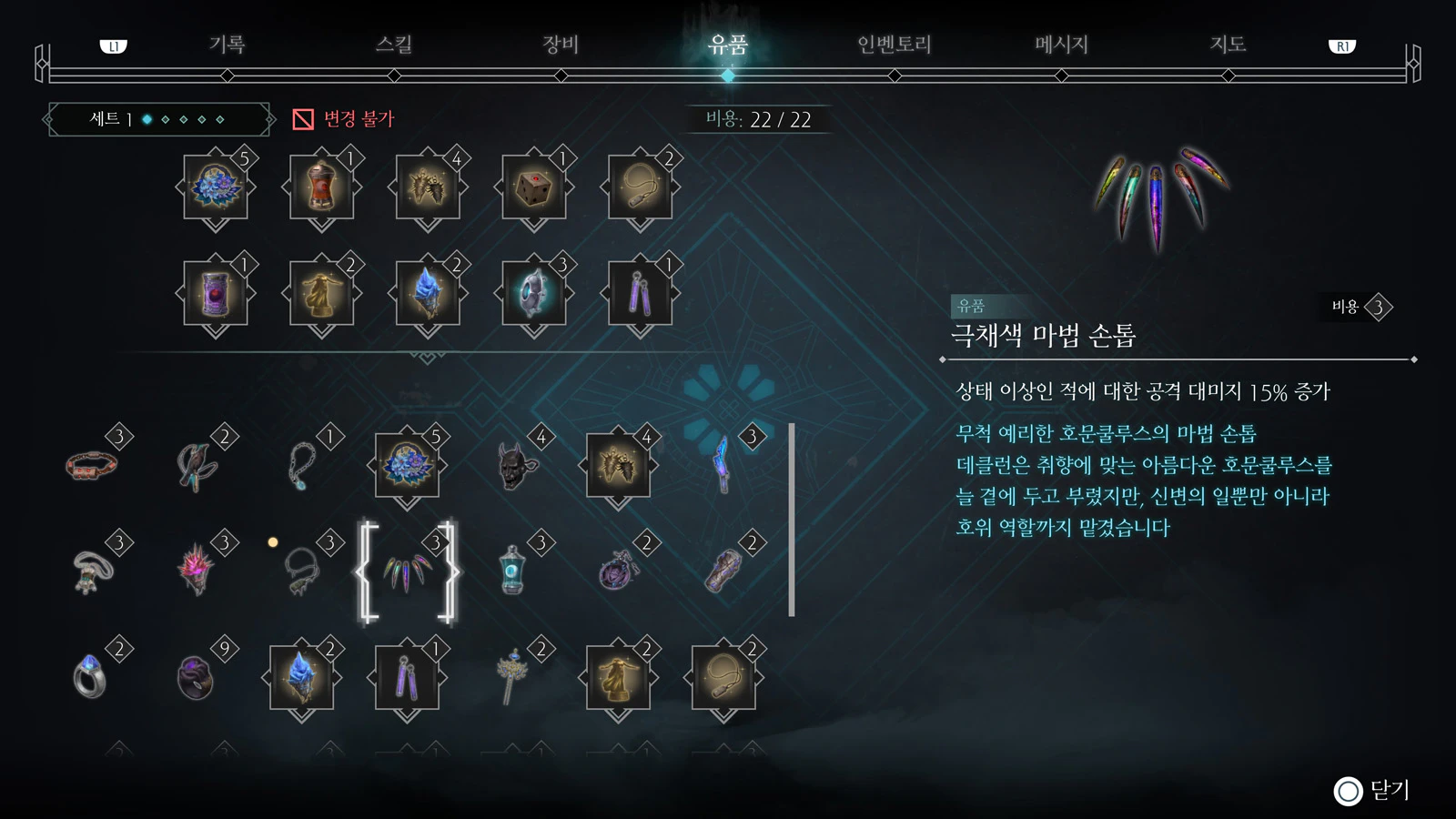1456x819 pixels.
Task: Select the last set indicator dot
Action: click(219, 119)
